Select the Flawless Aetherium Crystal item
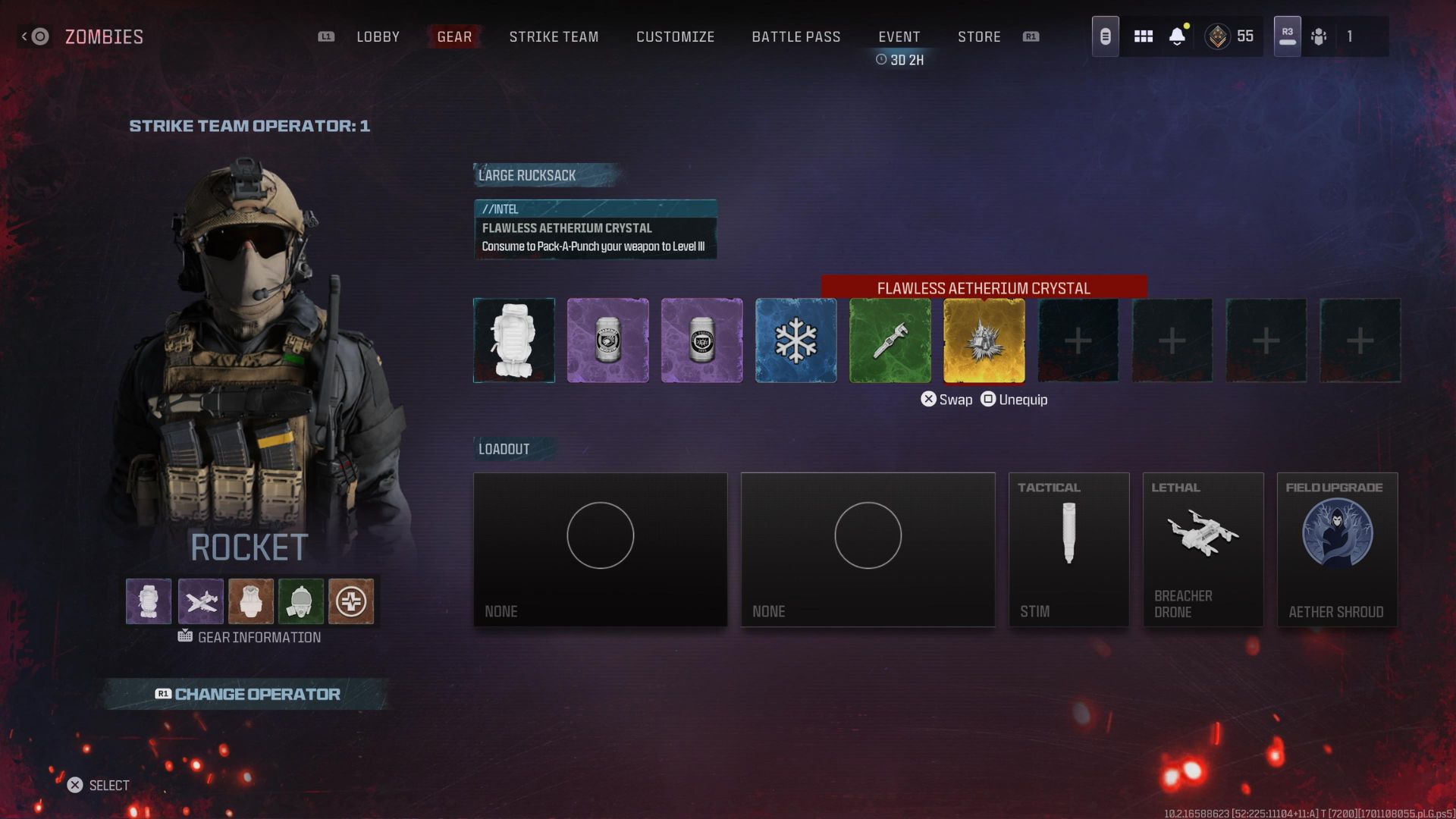Screen dimensions: 1456x819 click(x=984, y=340)
